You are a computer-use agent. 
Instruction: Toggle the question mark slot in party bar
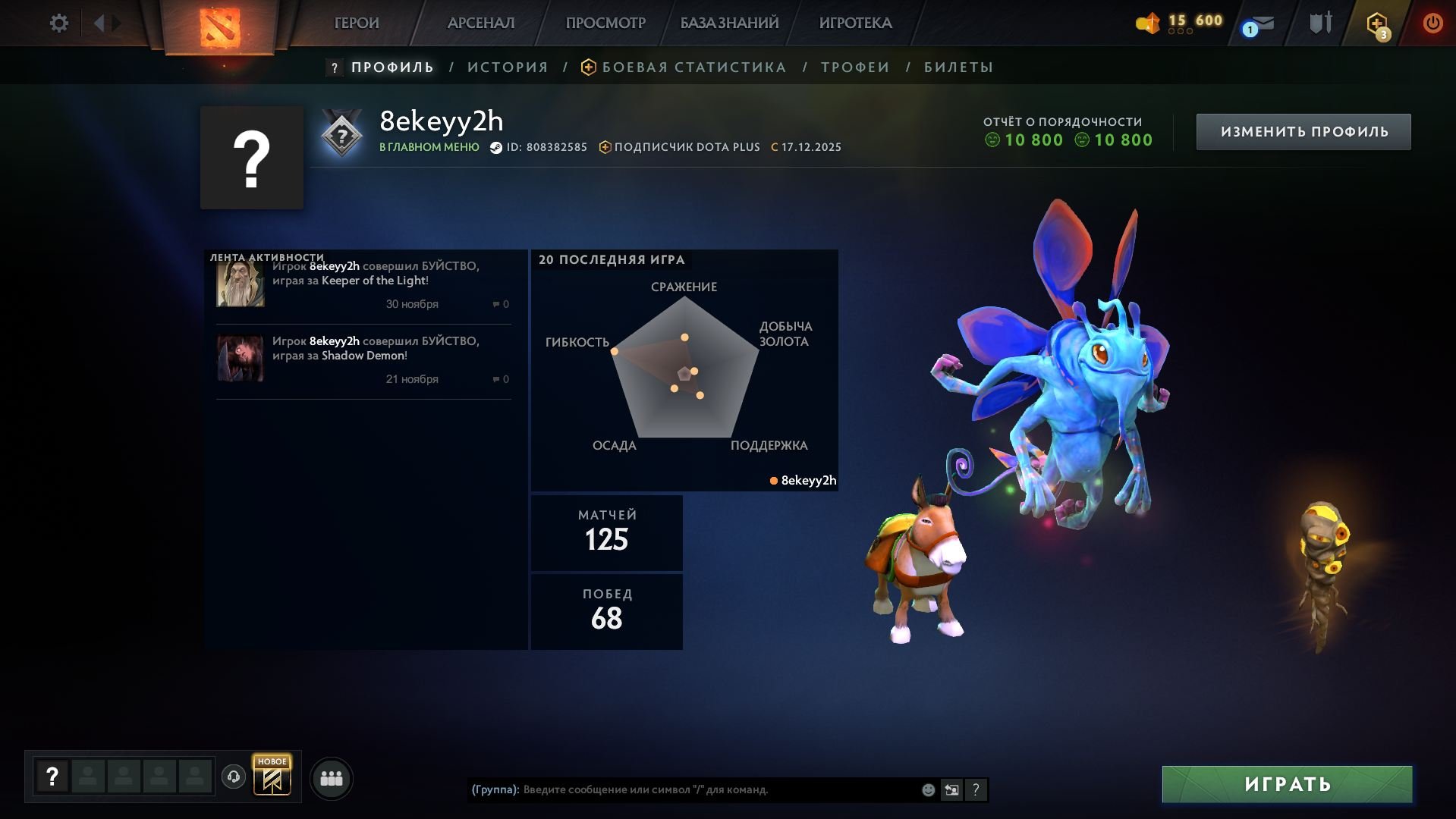coord(52,776)
